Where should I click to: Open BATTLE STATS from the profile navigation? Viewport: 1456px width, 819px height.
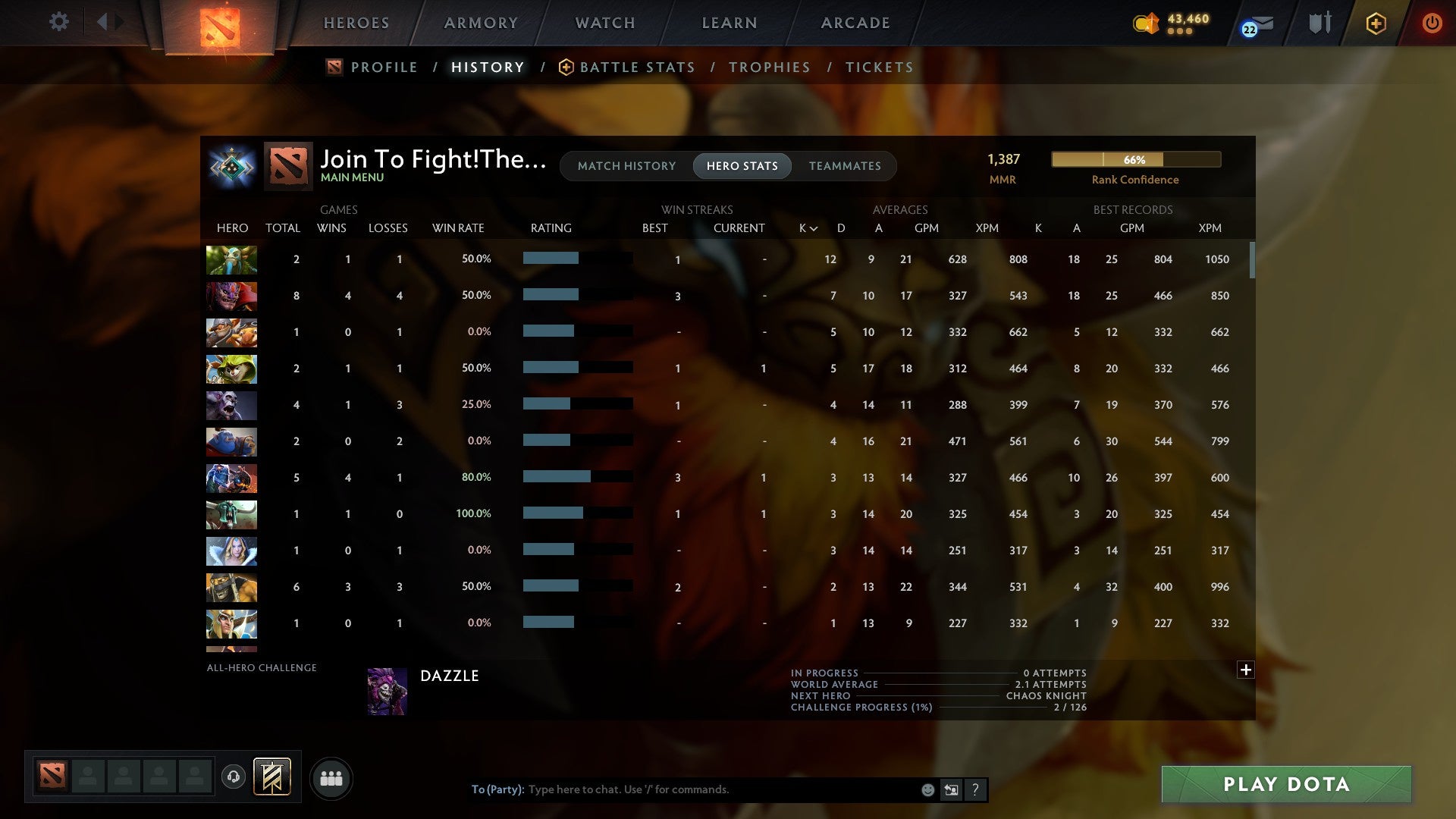tap(637, 67)
